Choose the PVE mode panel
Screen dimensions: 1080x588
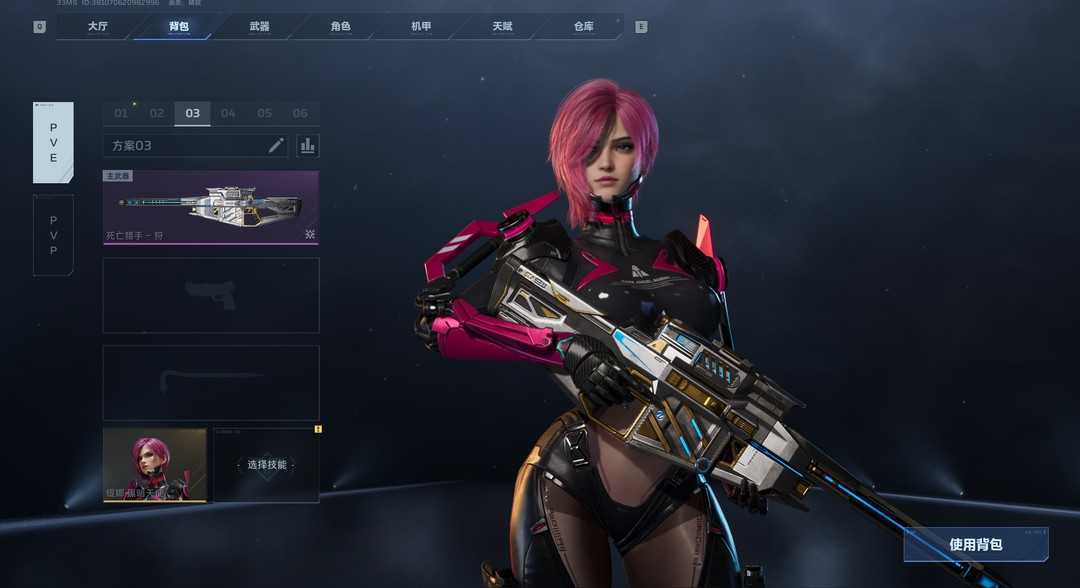pyautogui.click(x=53, y=143)
